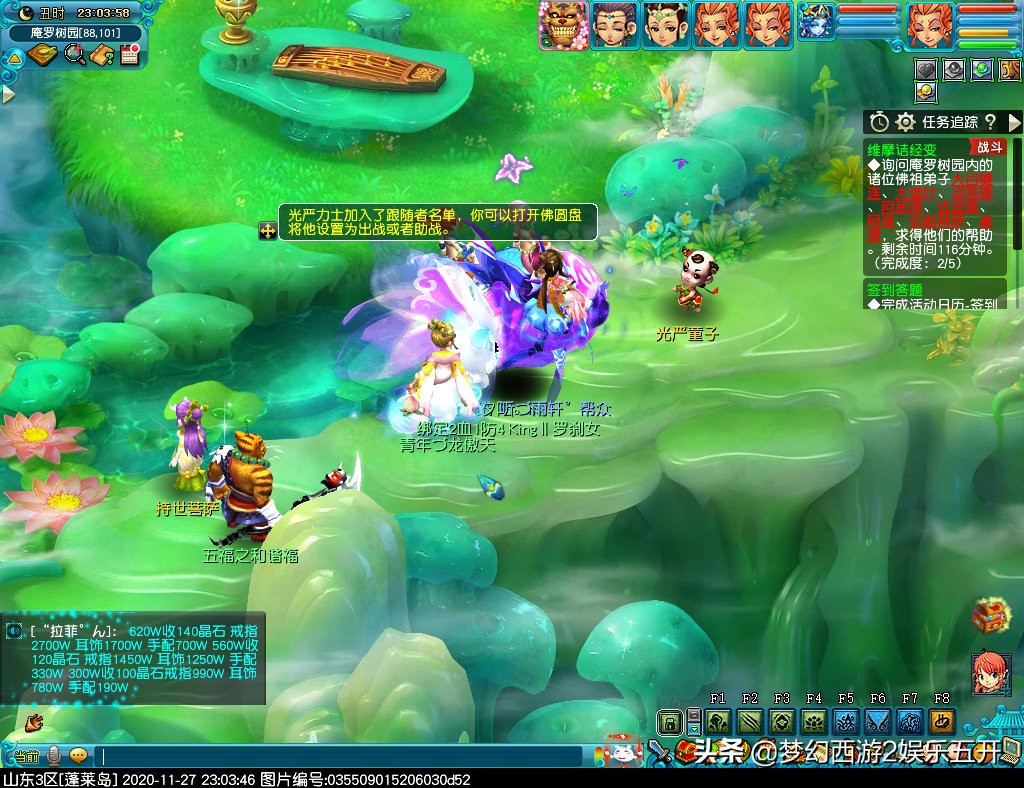Image resolution: width=1024 pixels, height=788 pixels.
Task: Move the yellow notification's cross-arrow handle
Action: [268, 231]
